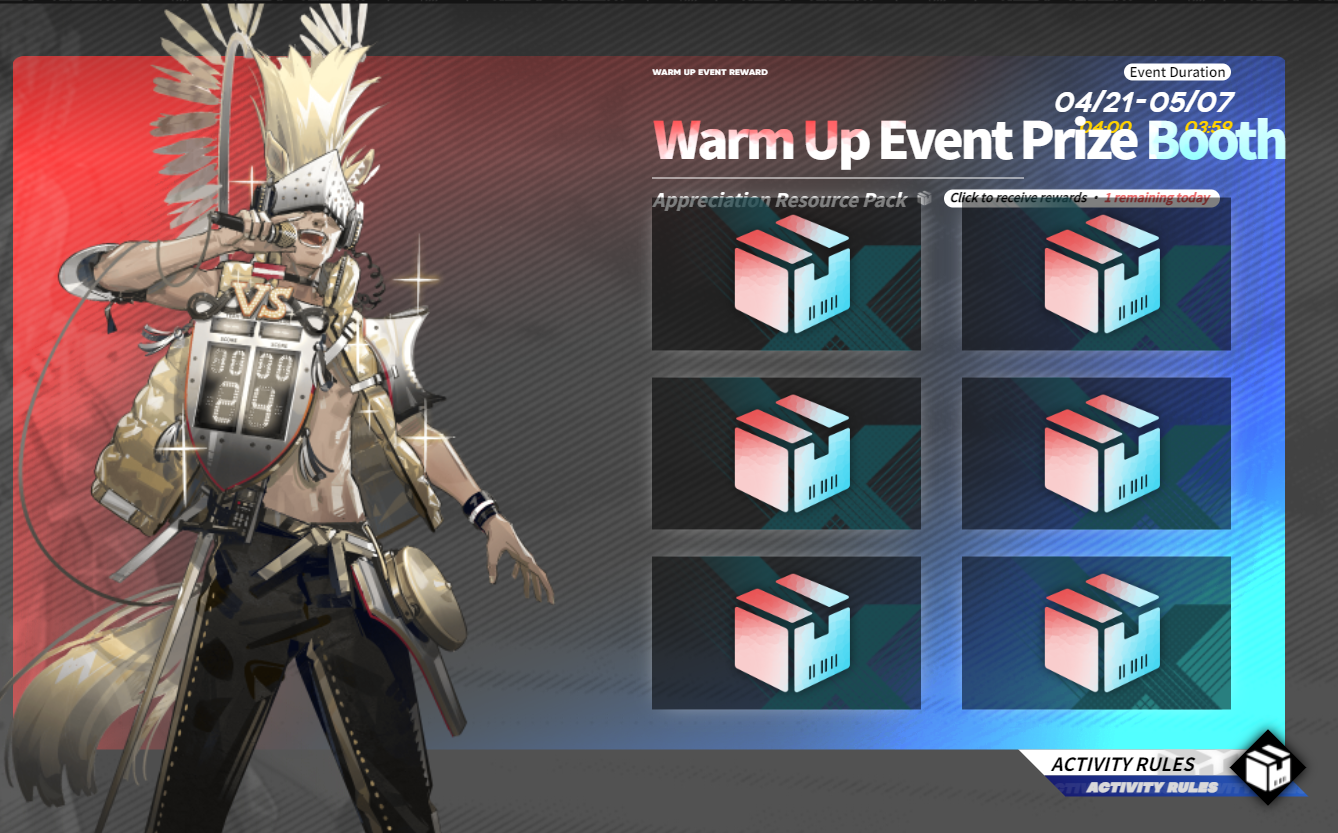Click the small cube icon beside Appreciation Resource Pack

(x=924, y=198)
